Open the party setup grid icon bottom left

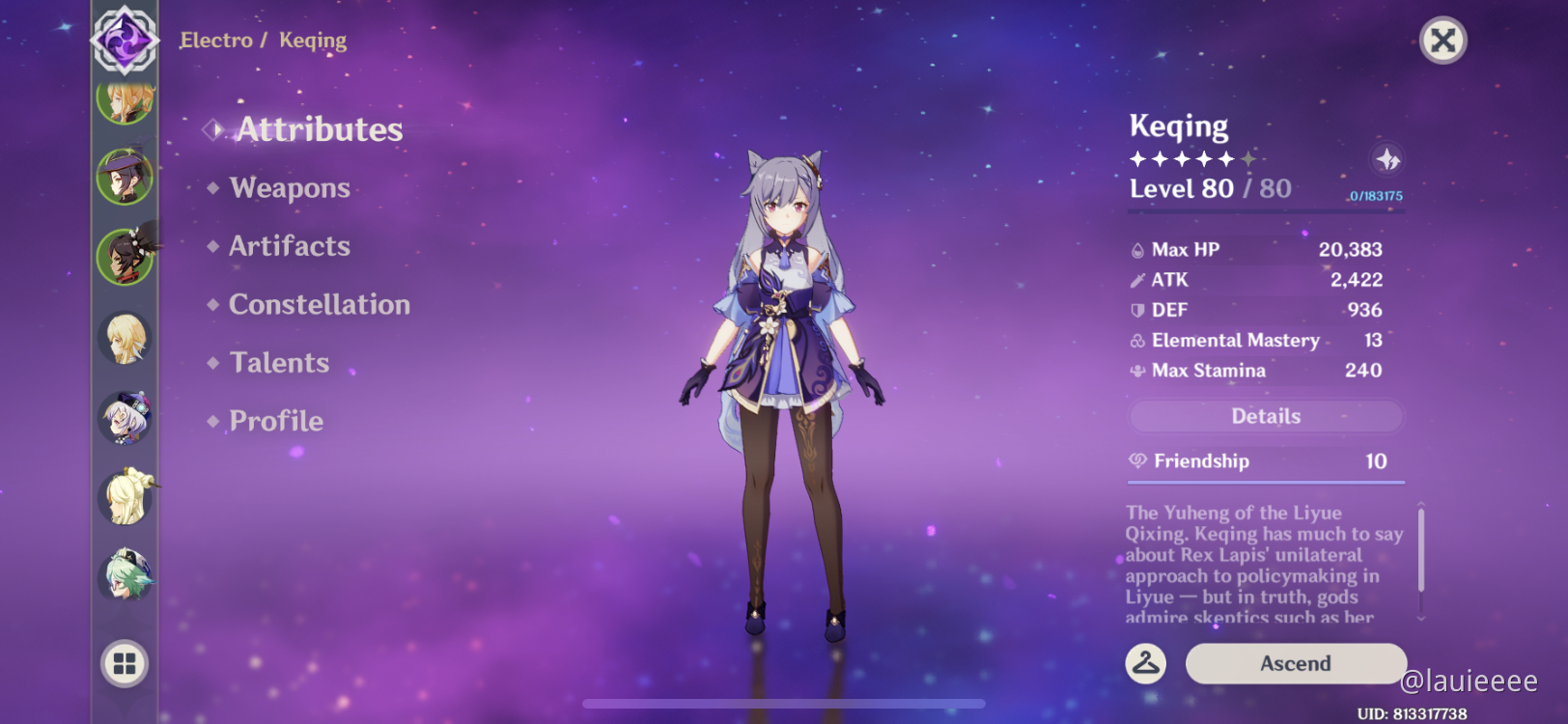point(126,665)
